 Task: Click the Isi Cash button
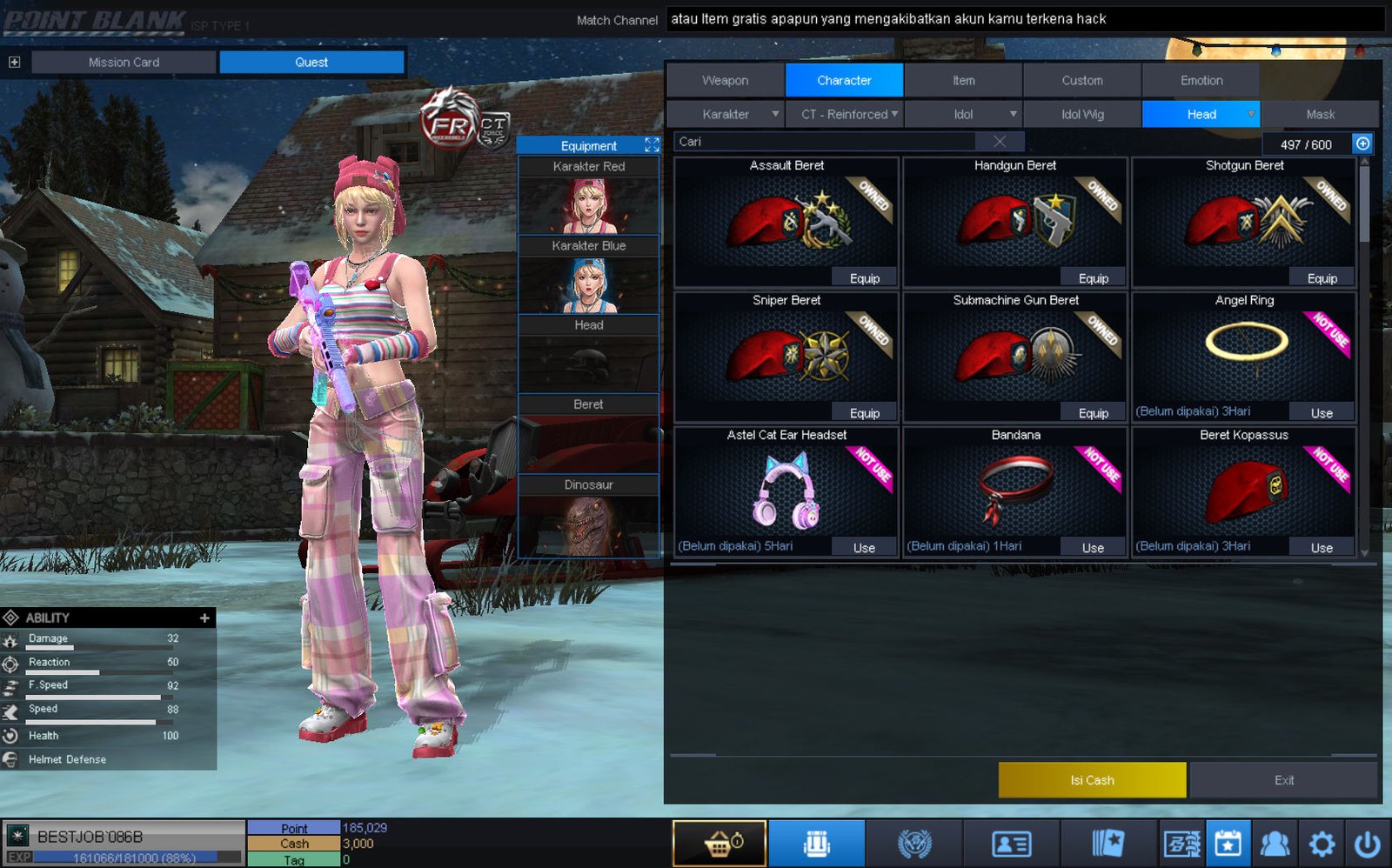(x=1092, y=780)
